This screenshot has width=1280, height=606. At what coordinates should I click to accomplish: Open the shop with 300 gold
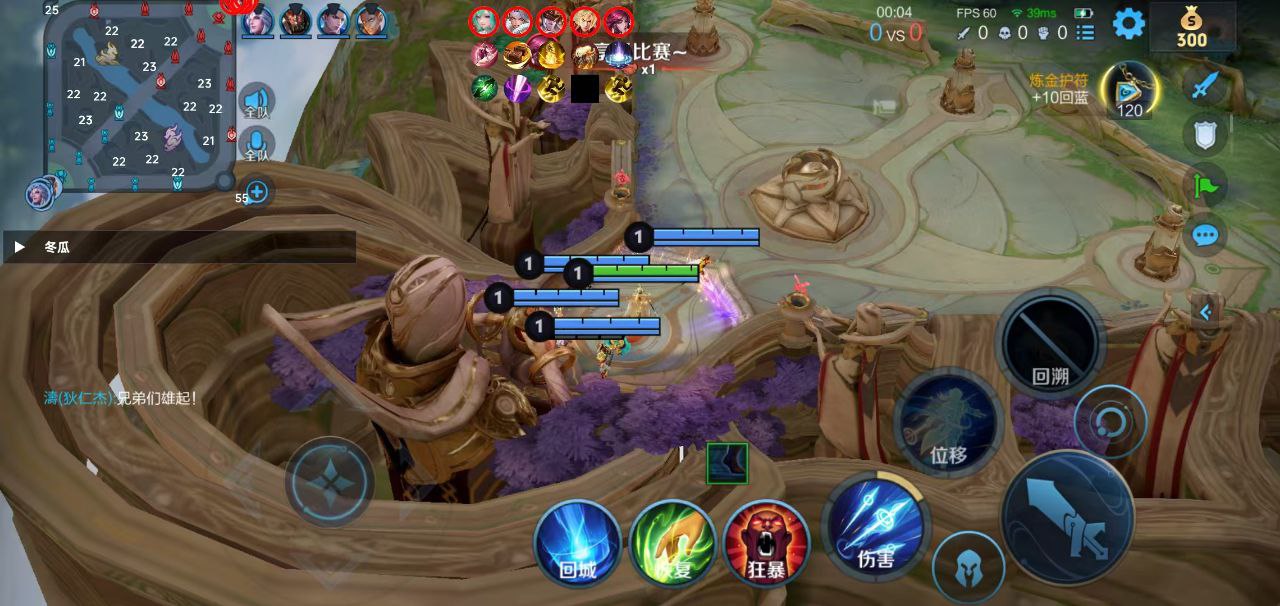click(x=1191, y=27)
